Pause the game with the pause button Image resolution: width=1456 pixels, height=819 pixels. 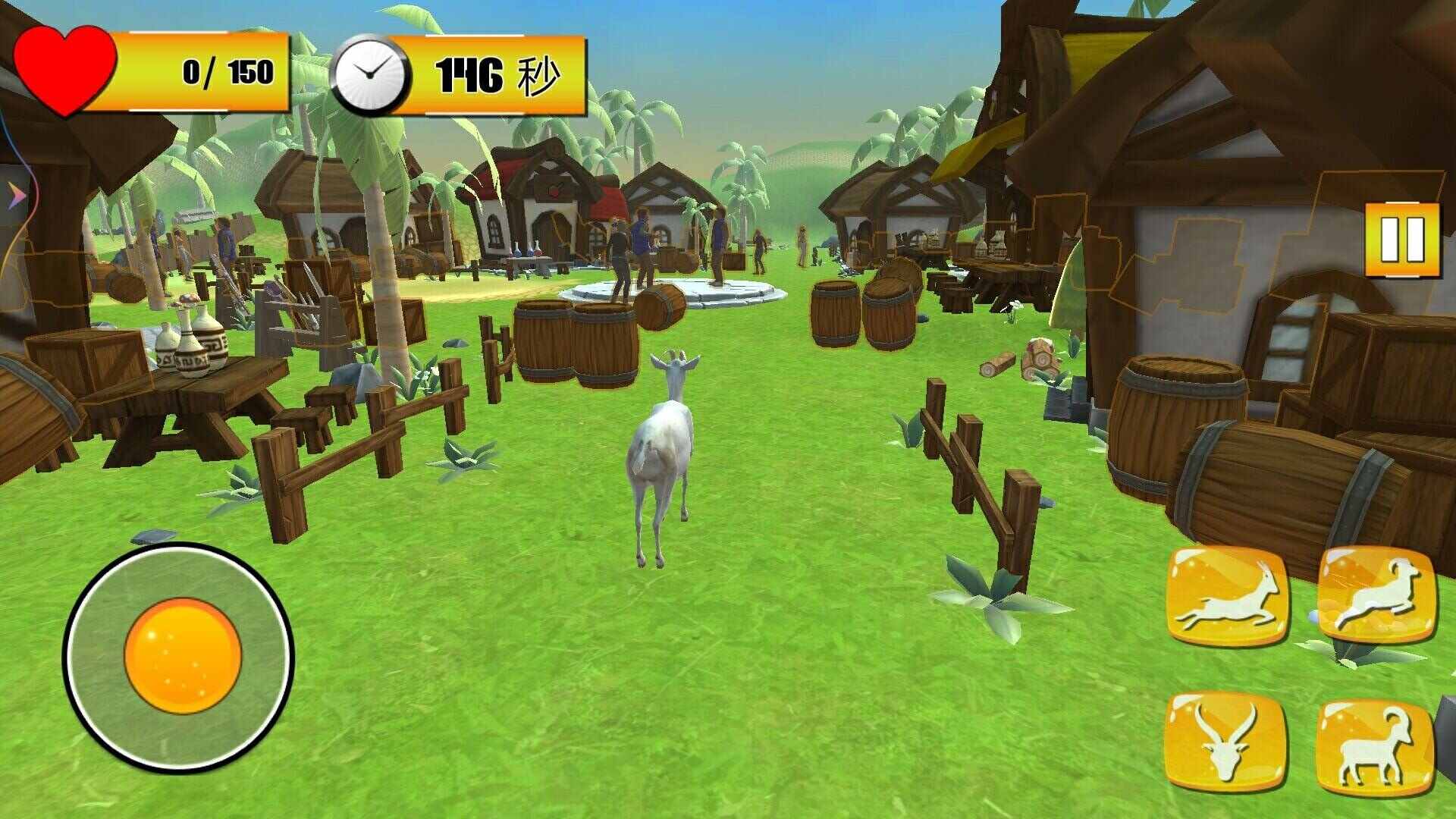point(1401,240)
